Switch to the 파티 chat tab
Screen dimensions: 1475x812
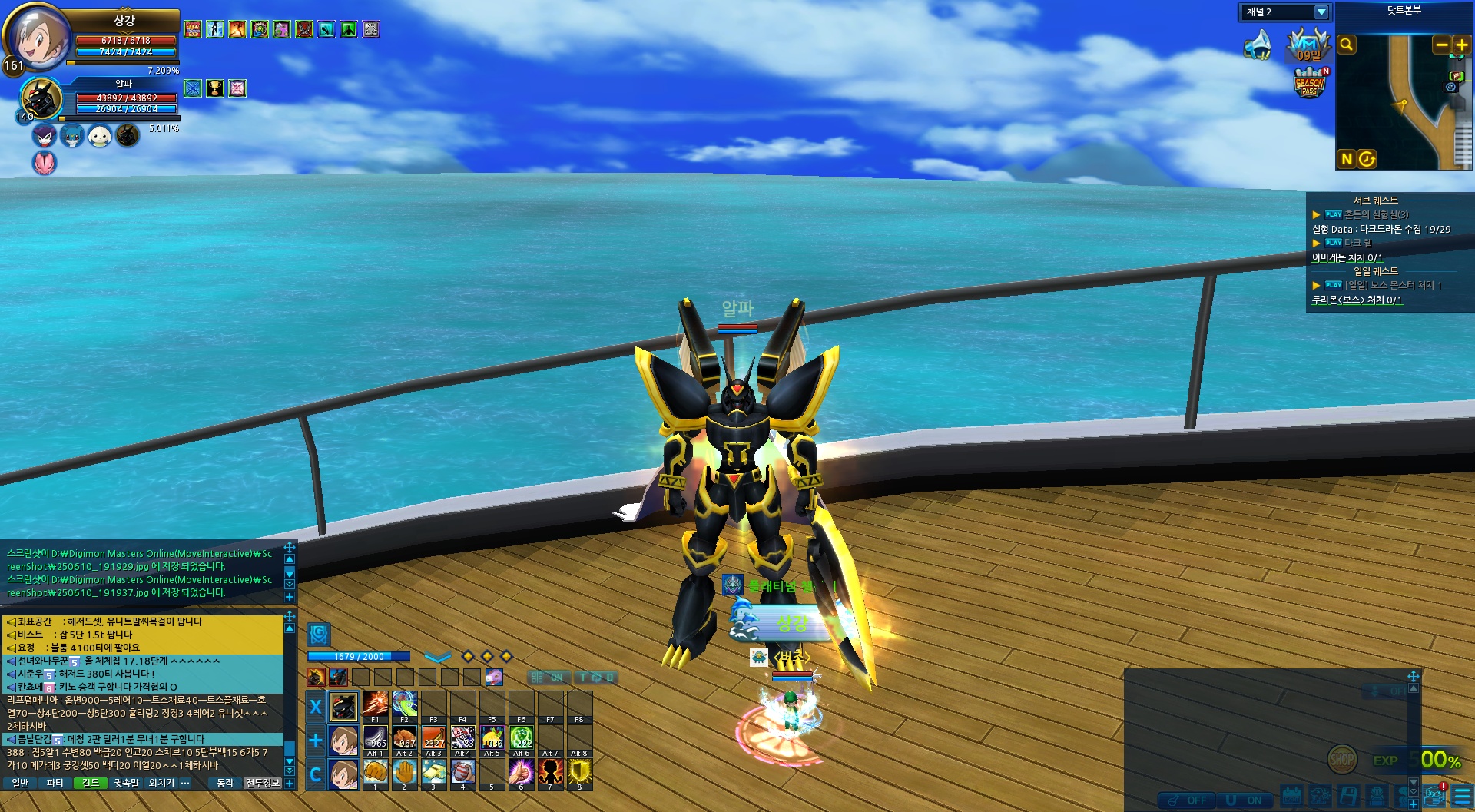point(55,783)
